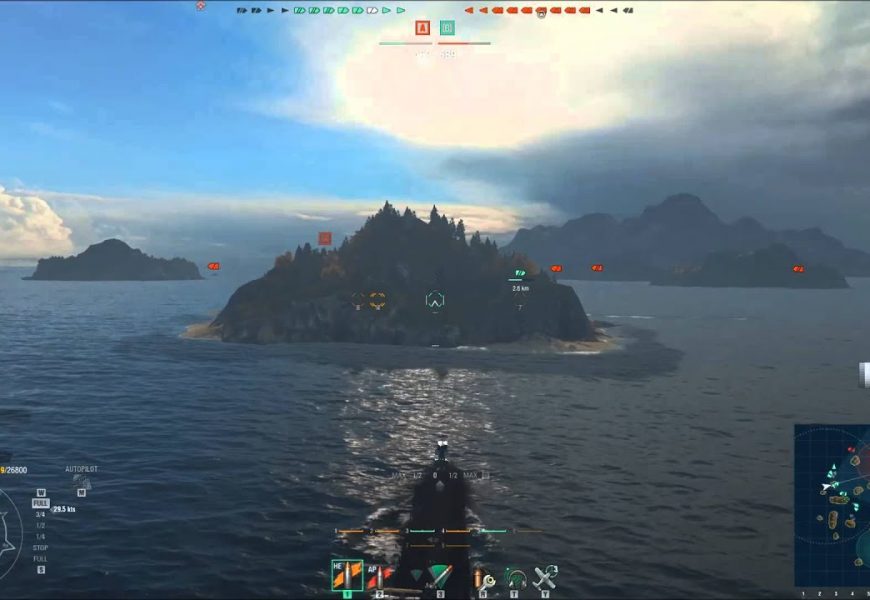Activate the Hydroacoustic Search consumable
Viewport: 870px width, 600px height.
click(x=515, y=578)
